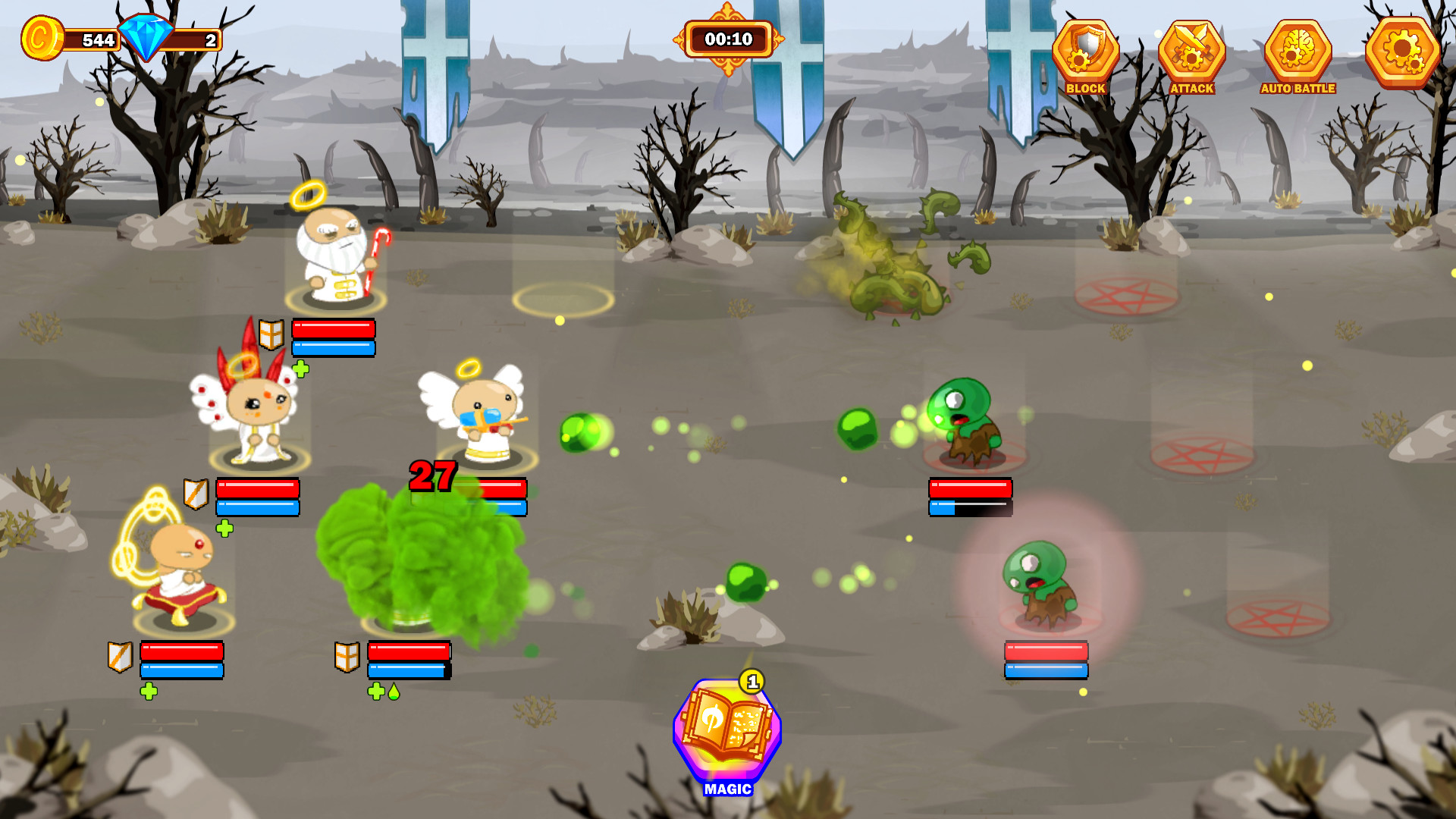
Task: Click the magic charge counter showing 1
Action: click(752, 682)
